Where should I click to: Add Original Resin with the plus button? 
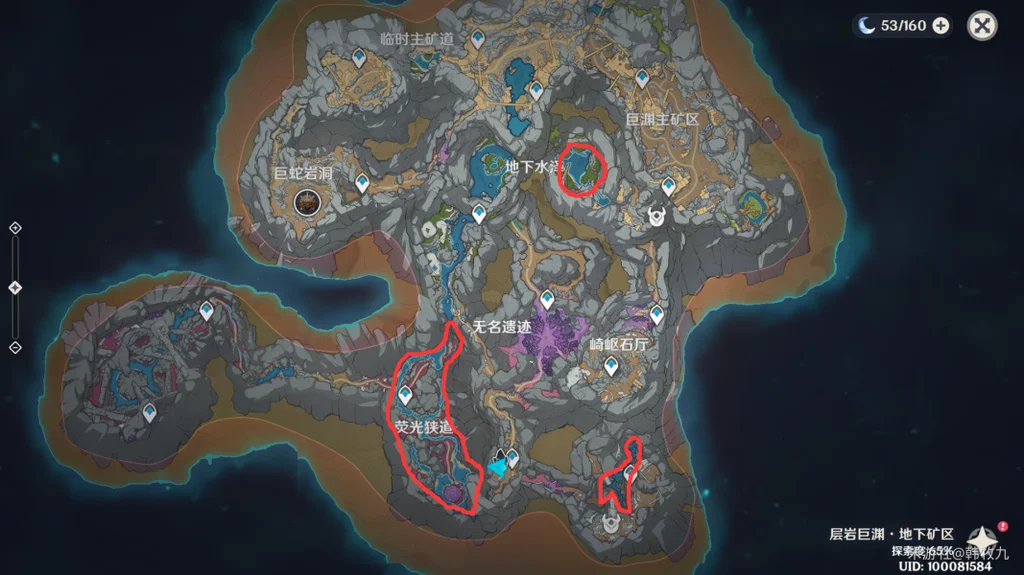941,26
